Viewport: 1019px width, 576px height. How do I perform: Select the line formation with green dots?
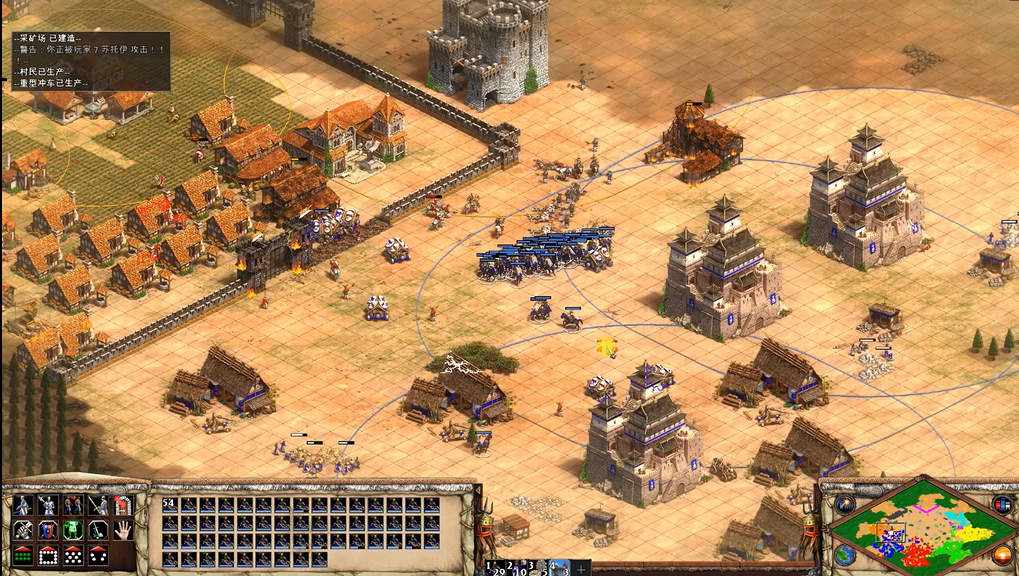[x=22, y=556]
